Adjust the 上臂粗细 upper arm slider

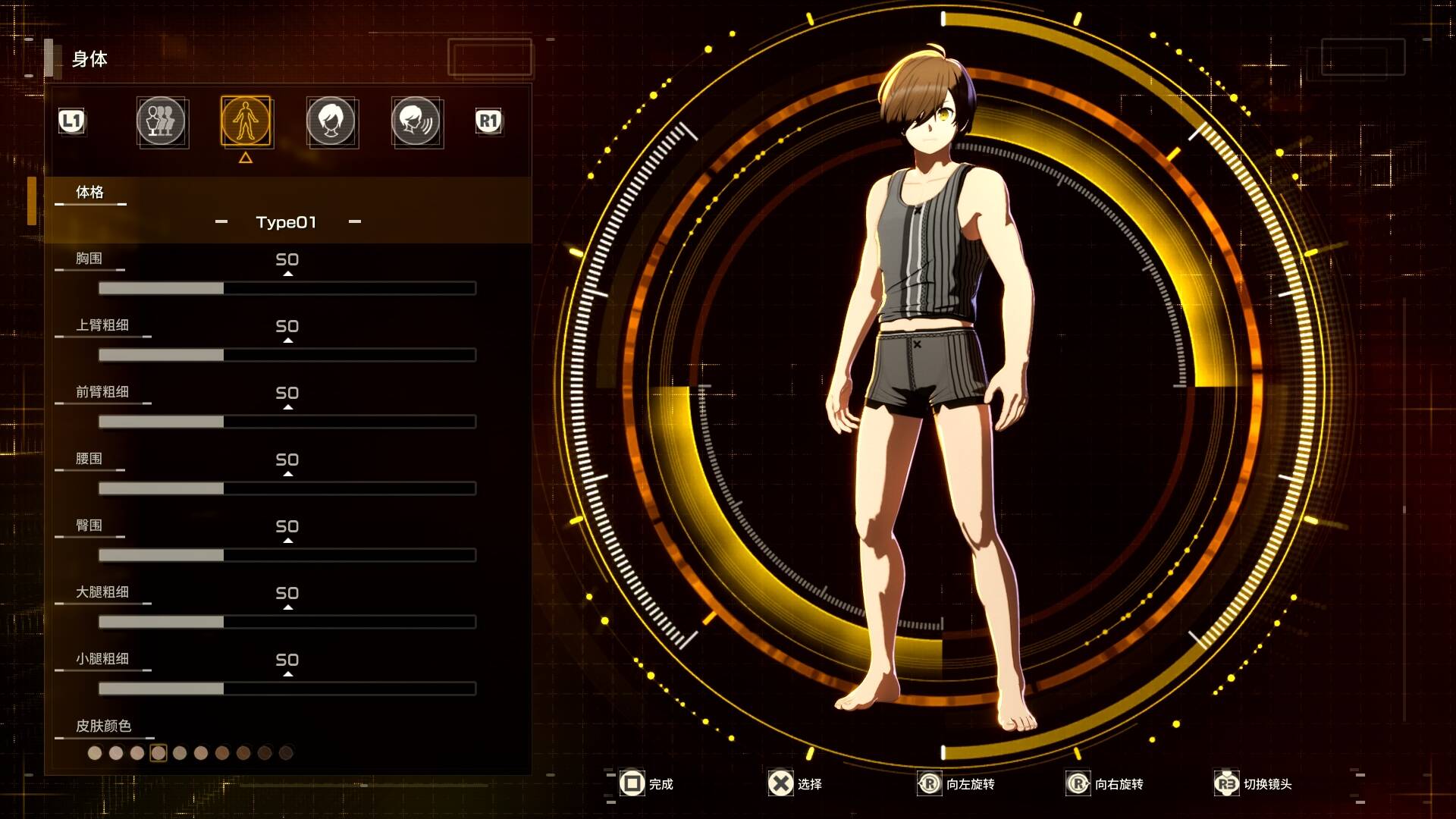287,355
